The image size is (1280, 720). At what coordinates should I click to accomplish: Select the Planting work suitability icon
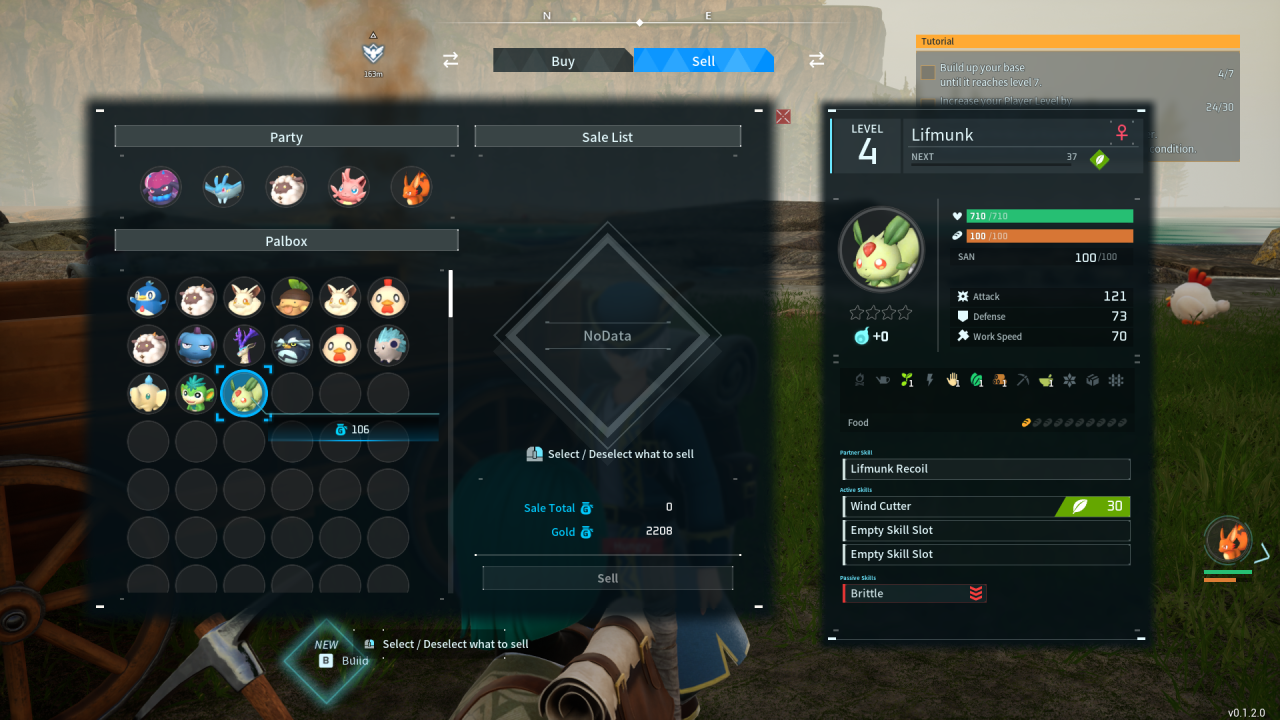pyautogui.click(x=907, y=380)
